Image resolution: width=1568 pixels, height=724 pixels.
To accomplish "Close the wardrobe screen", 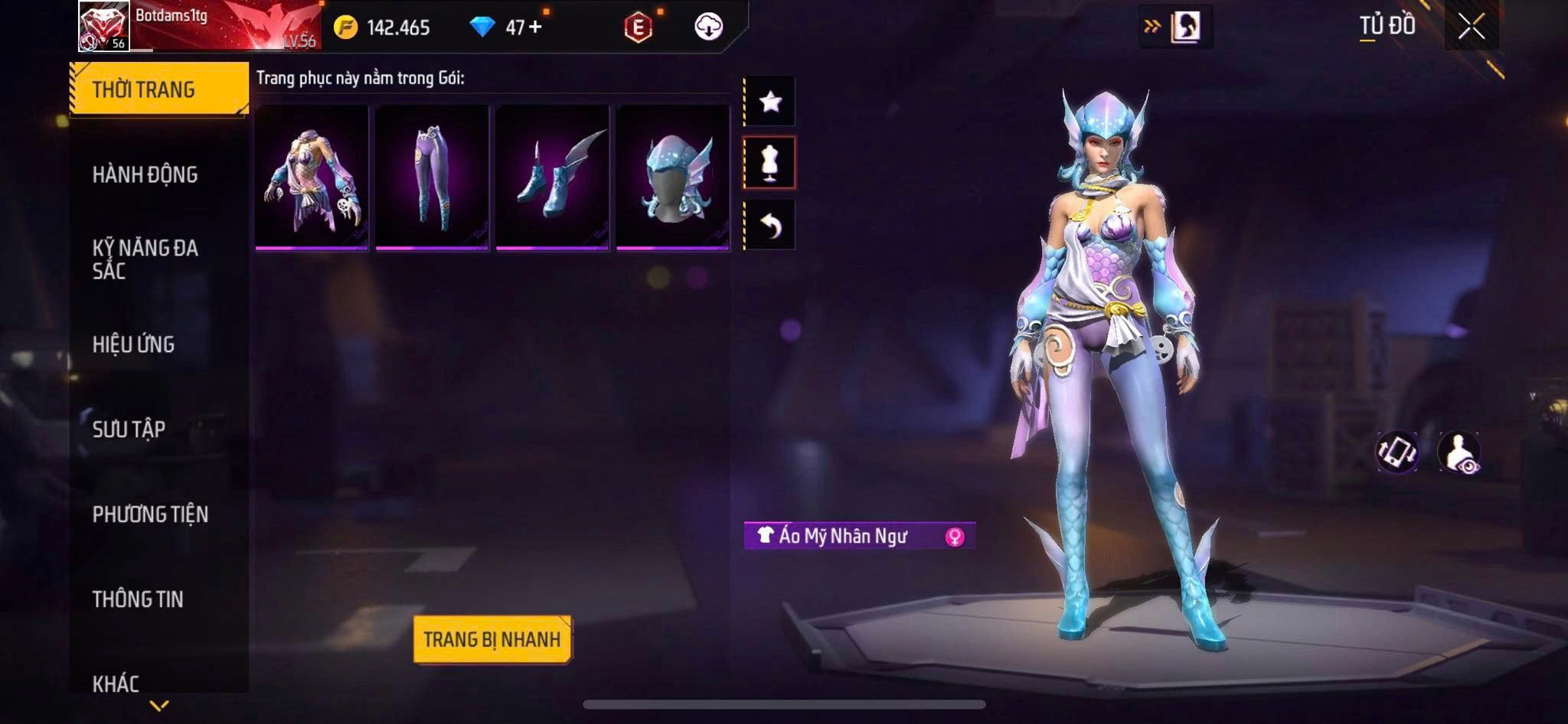I will [x=1471, y=27].
